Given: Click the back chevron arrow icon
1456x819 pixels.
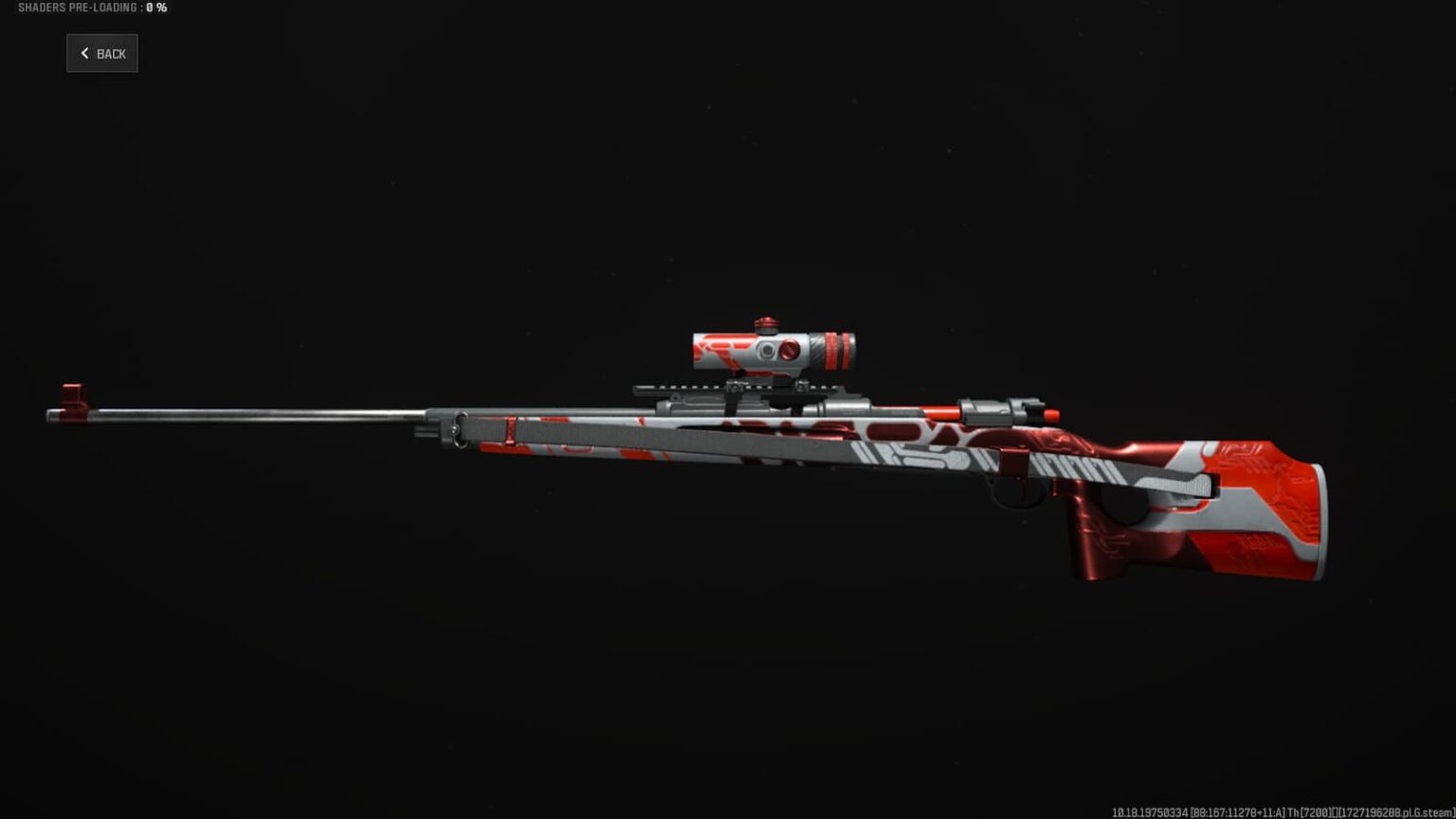Looking at the screenshot, I should pos(84,53).
